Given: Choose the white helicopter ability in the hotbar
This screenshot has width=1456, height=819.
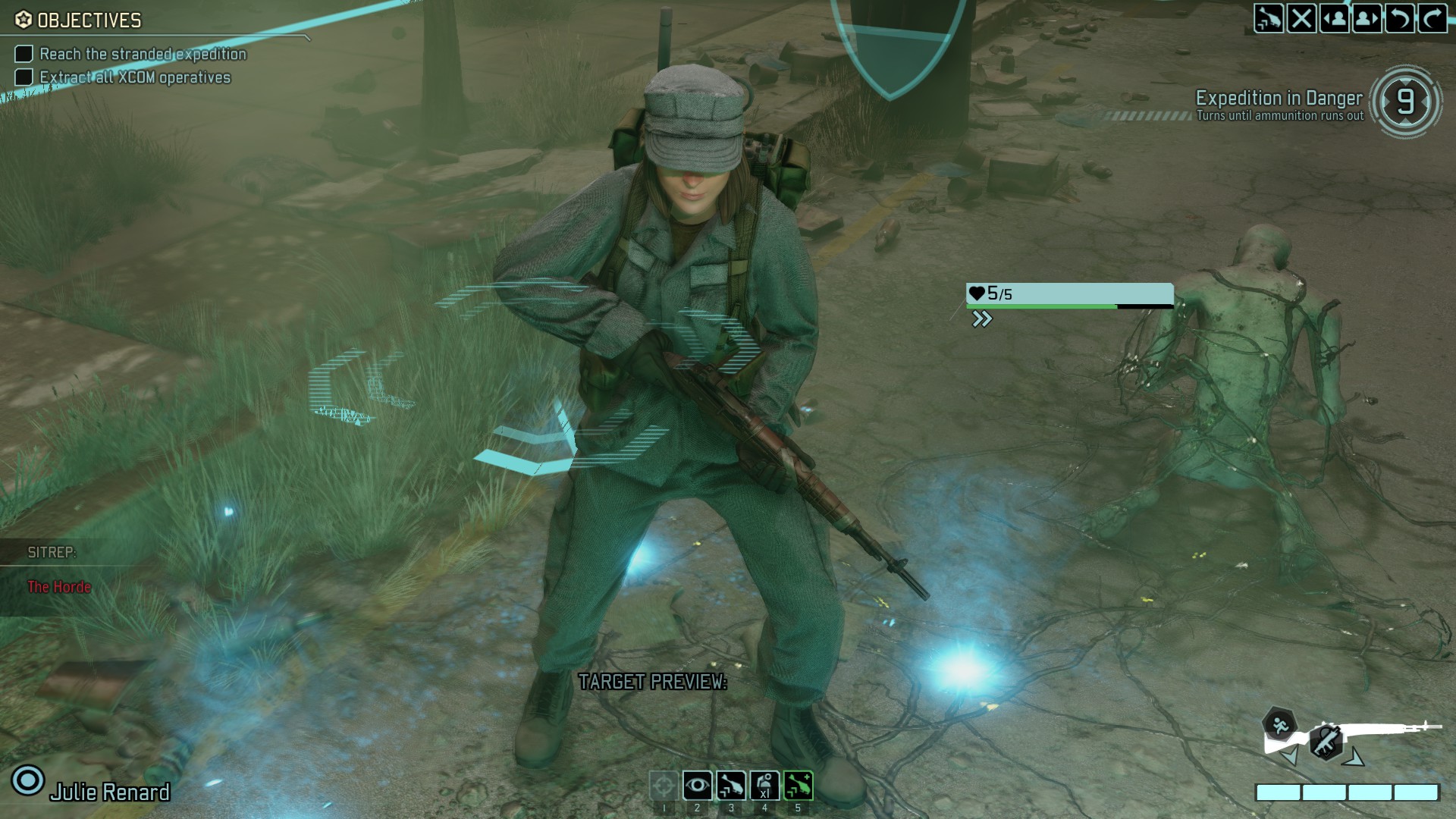Looking at the screenshot, I should (x=731, y=786).
